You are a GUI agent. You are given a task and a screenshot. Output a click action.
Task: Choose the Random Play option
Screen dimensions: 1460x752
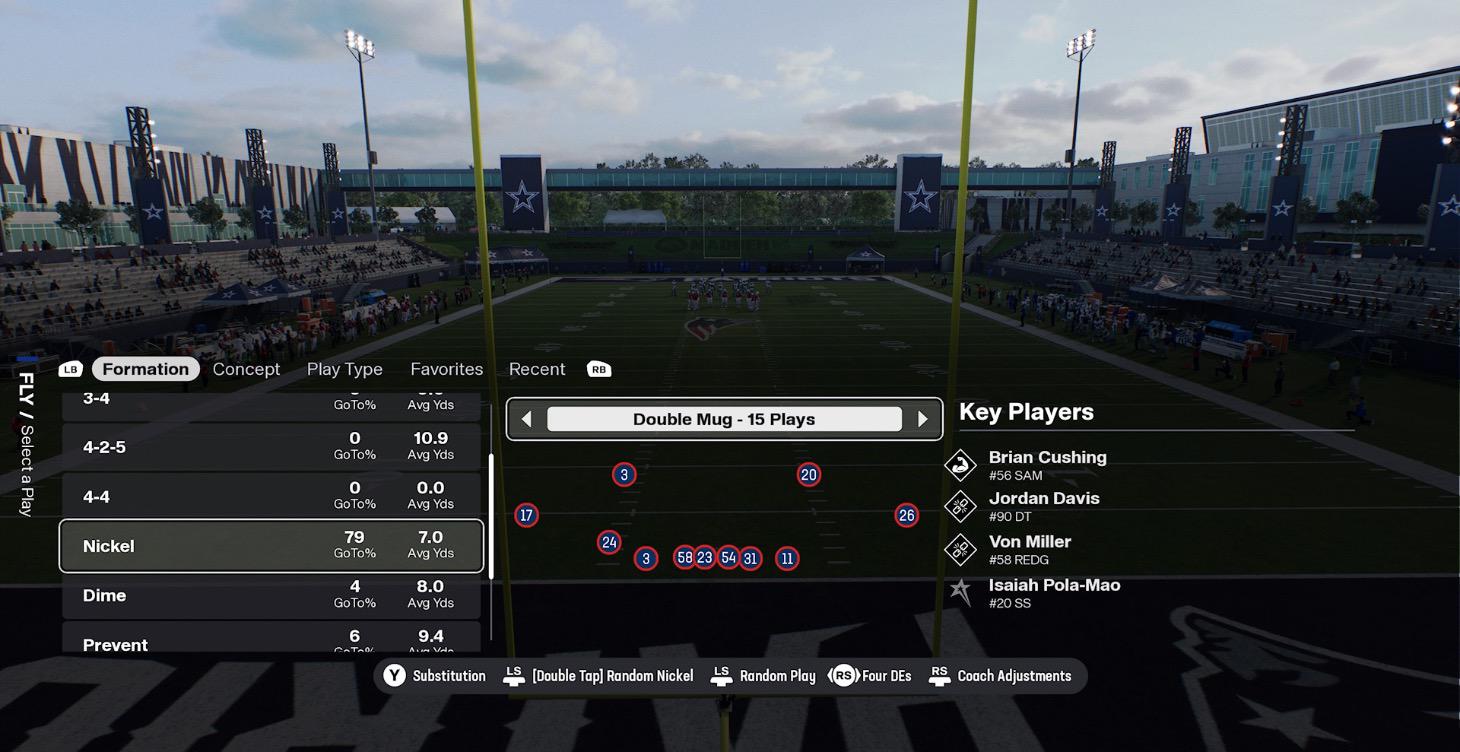pyautogui.click(x=765, y=676)
